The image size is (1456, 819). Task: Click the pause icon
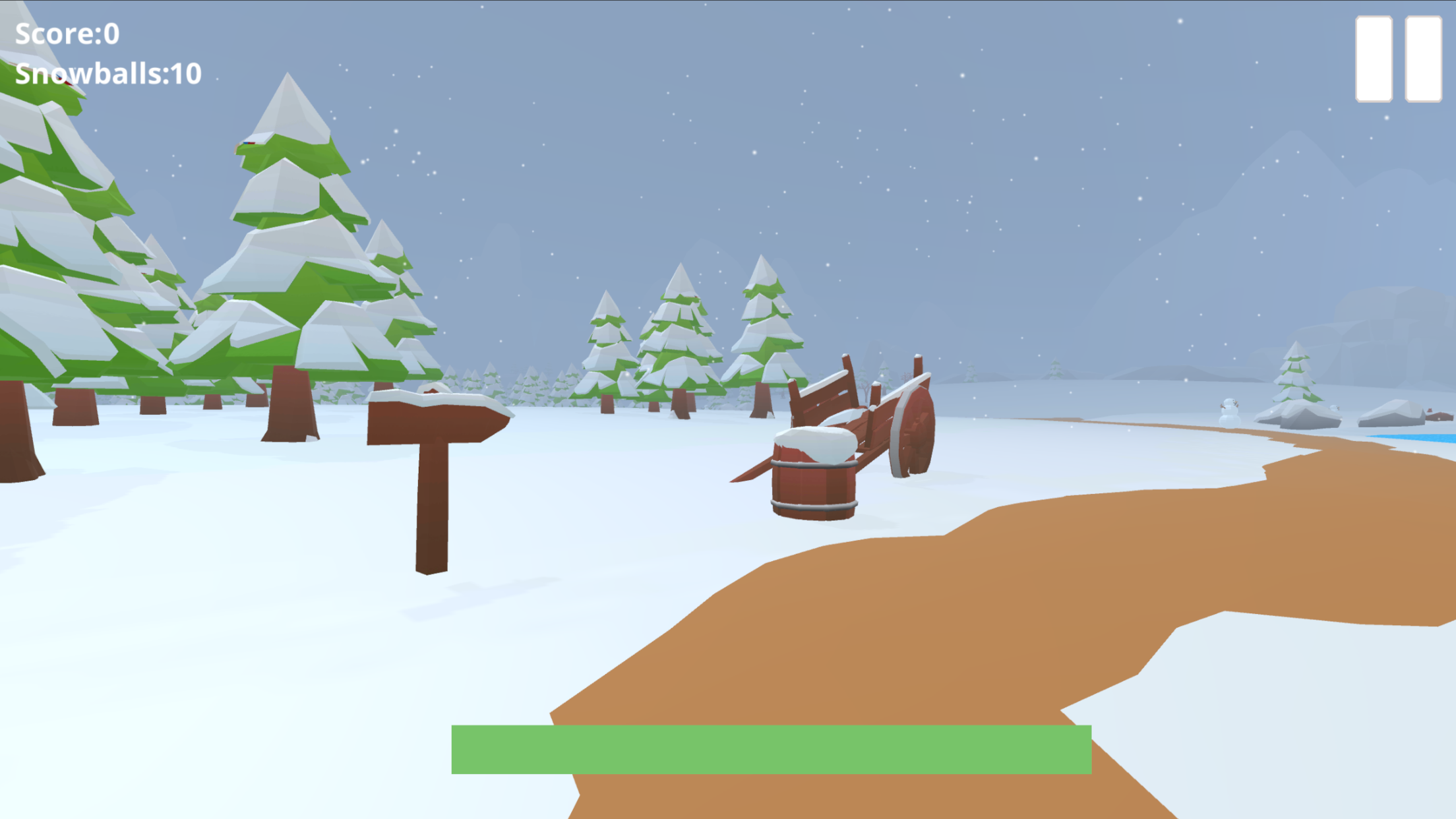pos(1398,59)
